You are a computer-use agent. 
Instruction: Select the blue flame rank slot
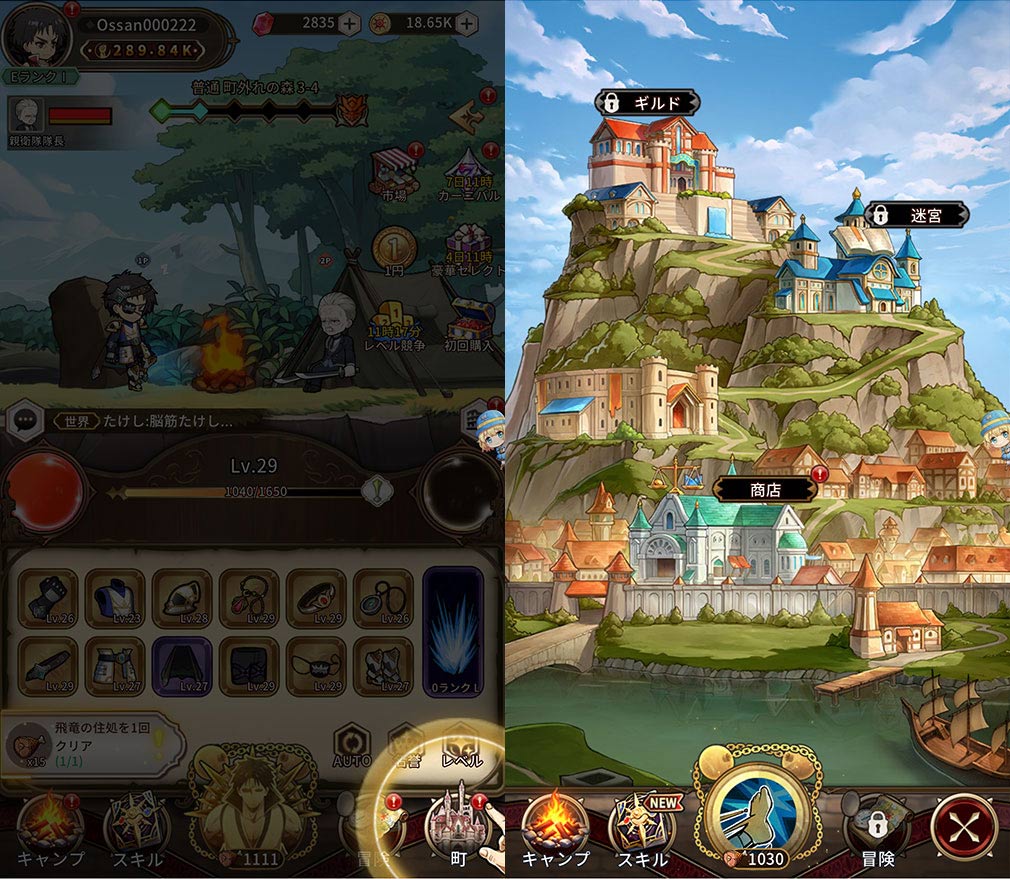[x=453, y=632]
